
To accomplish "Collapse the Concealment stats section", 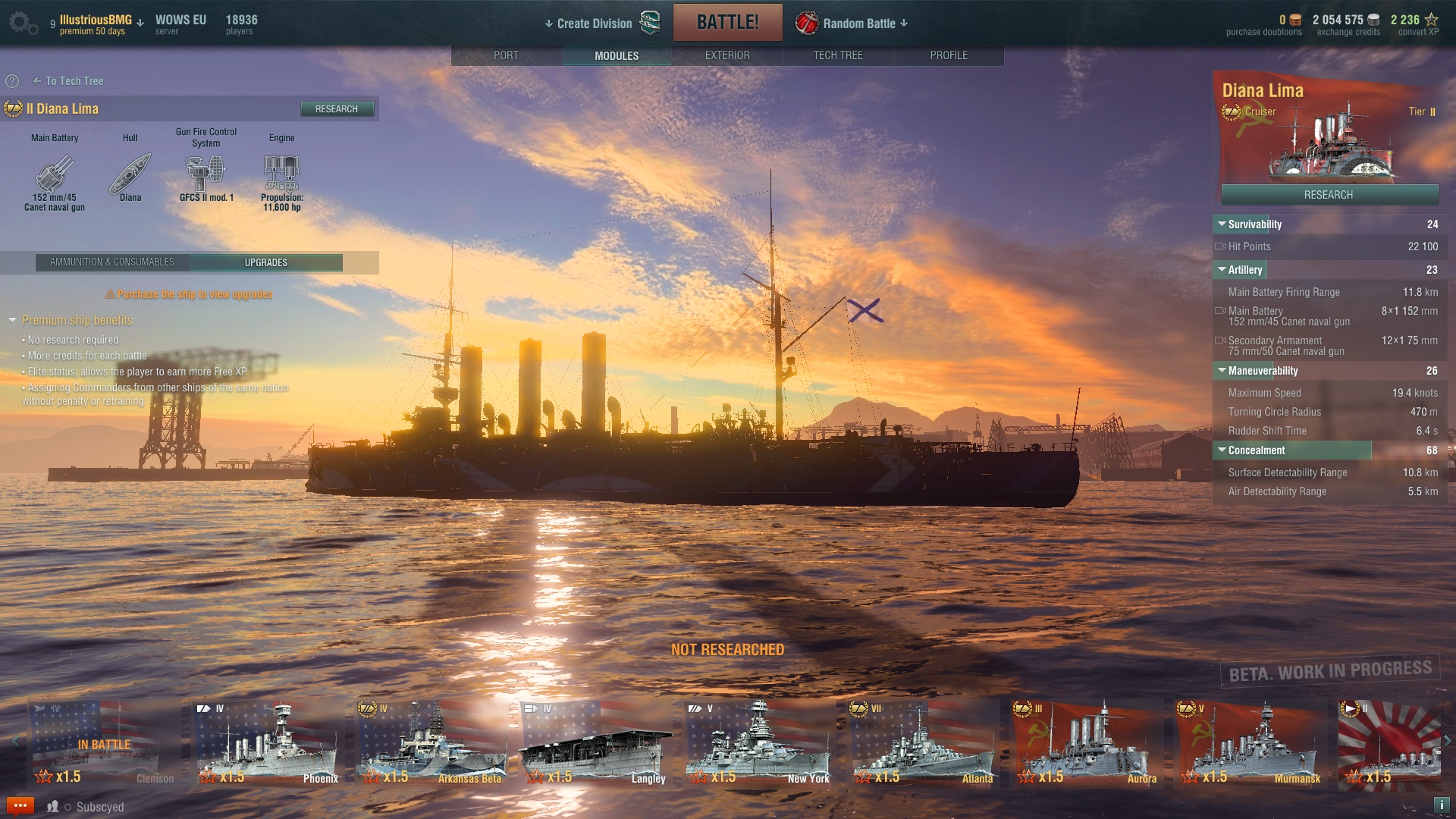I will pos(1222,450).
